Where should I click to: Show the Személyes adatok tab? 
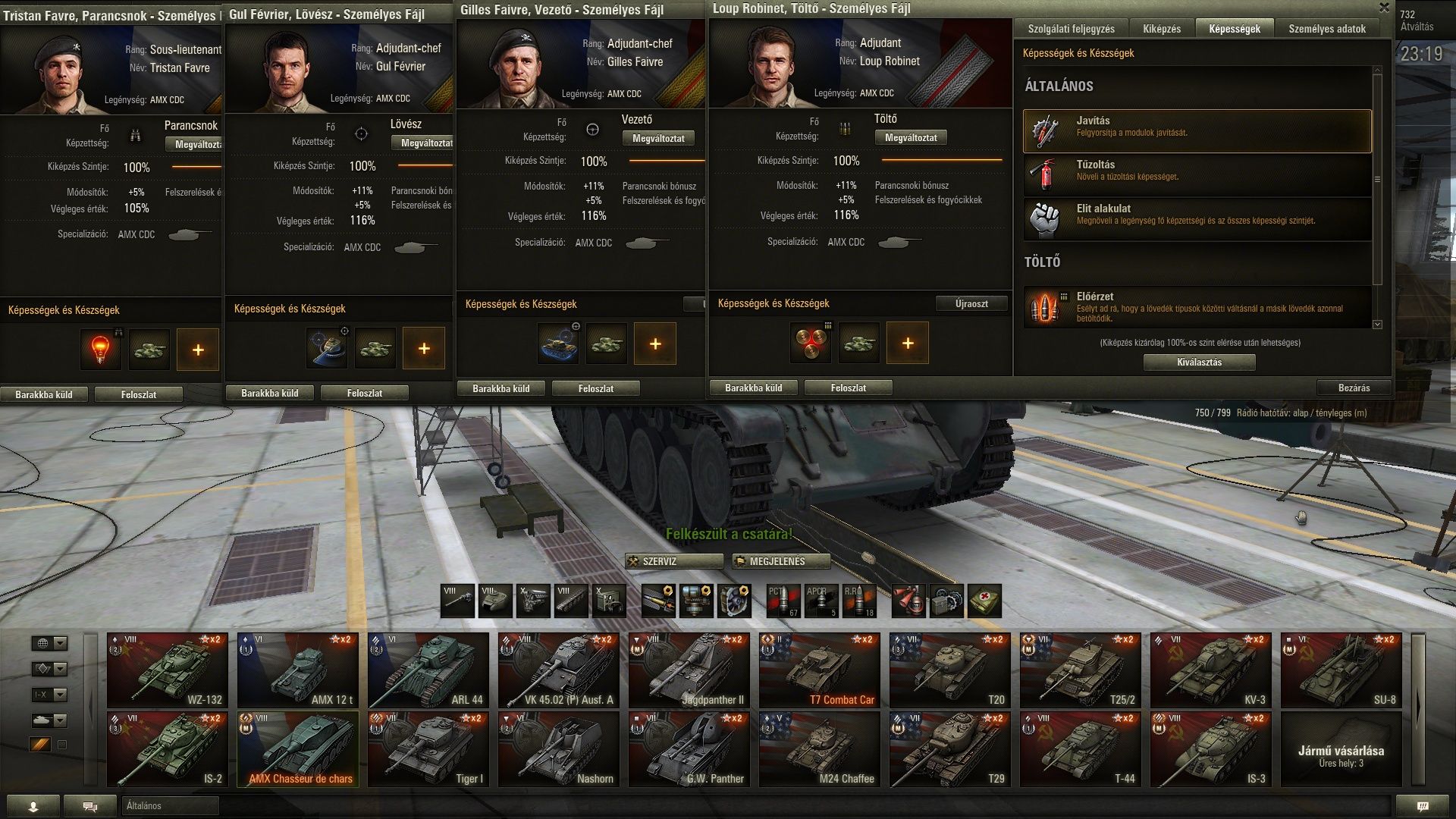(1326, 29)
